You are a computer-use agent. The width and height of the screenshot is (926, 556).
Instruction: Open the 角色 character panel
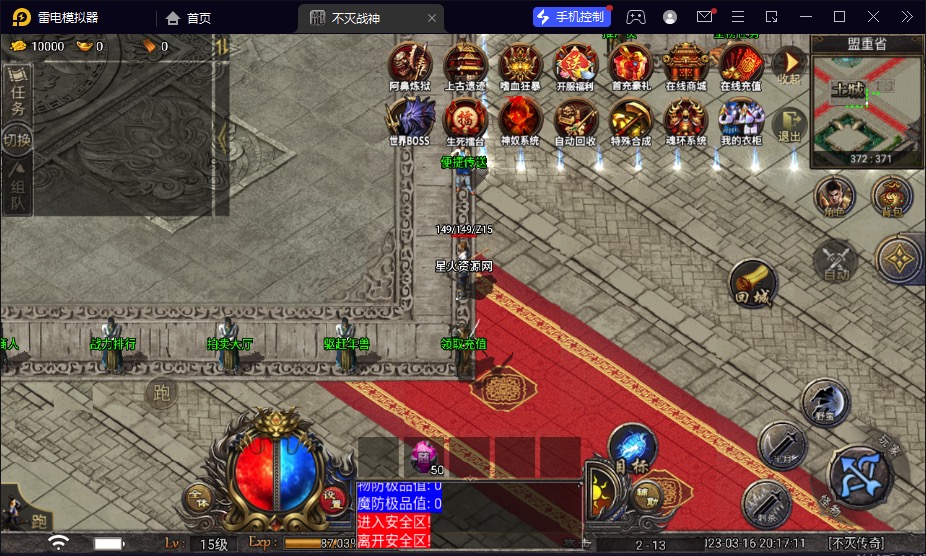tap(835, 197)
